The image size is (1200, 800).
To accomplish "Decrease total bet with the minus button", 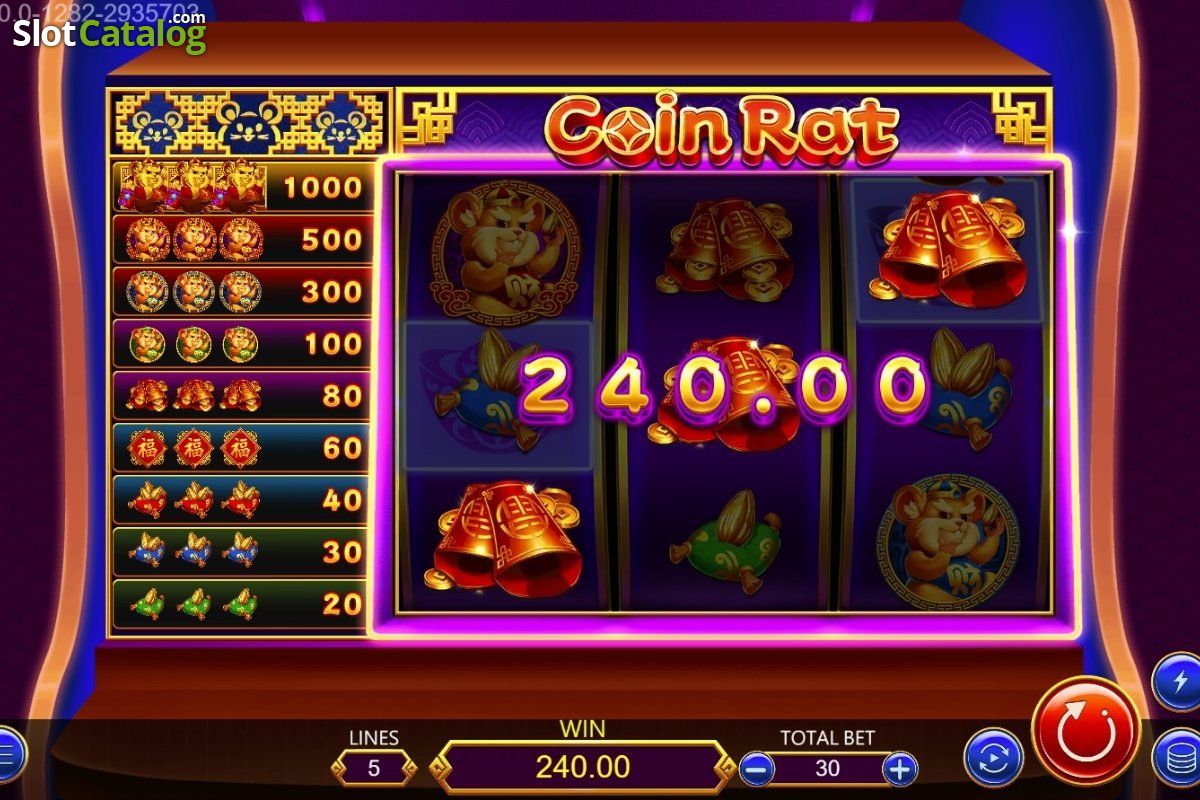I will 757,768.
